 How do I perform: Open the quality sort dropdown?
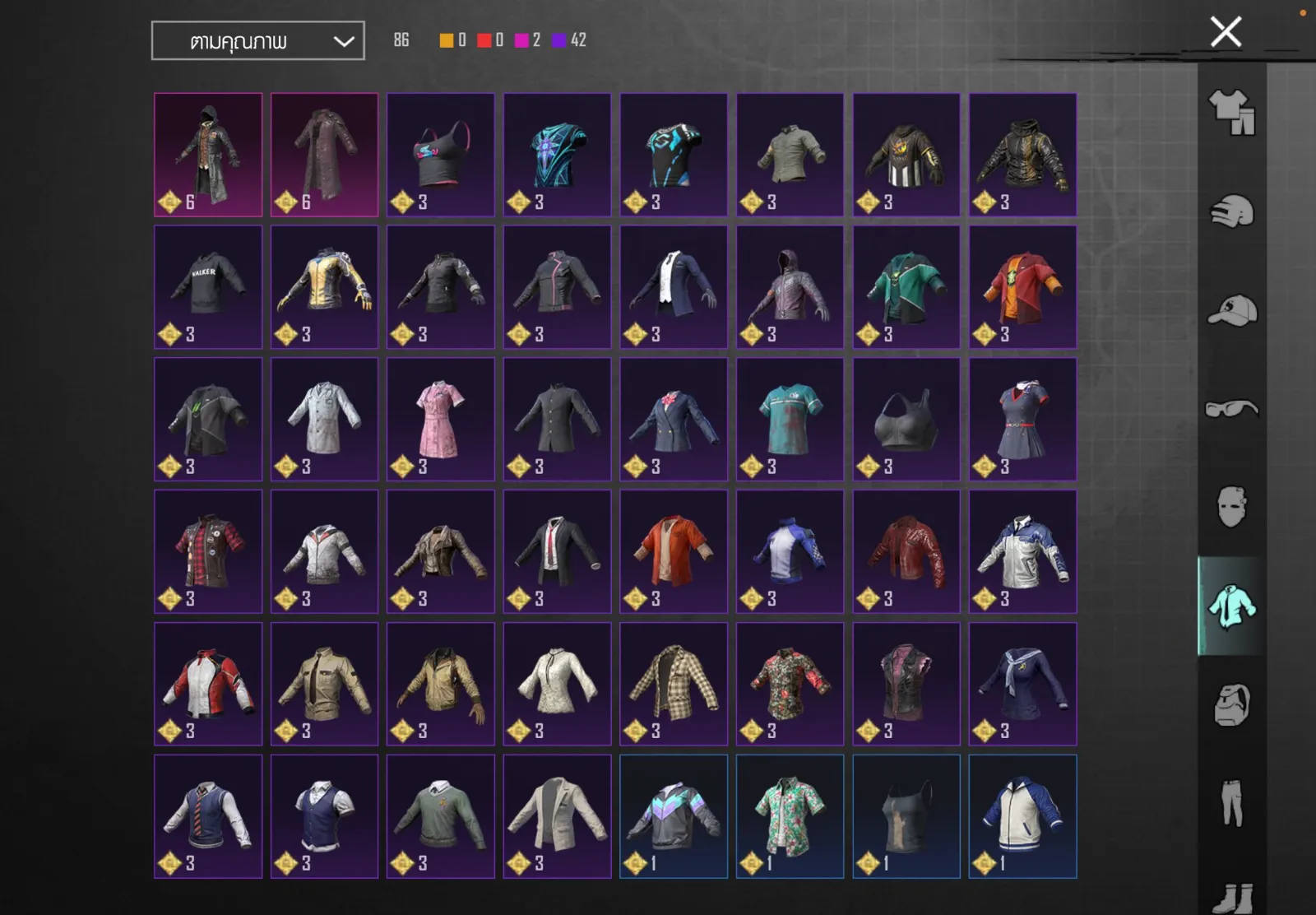(257, 41)
